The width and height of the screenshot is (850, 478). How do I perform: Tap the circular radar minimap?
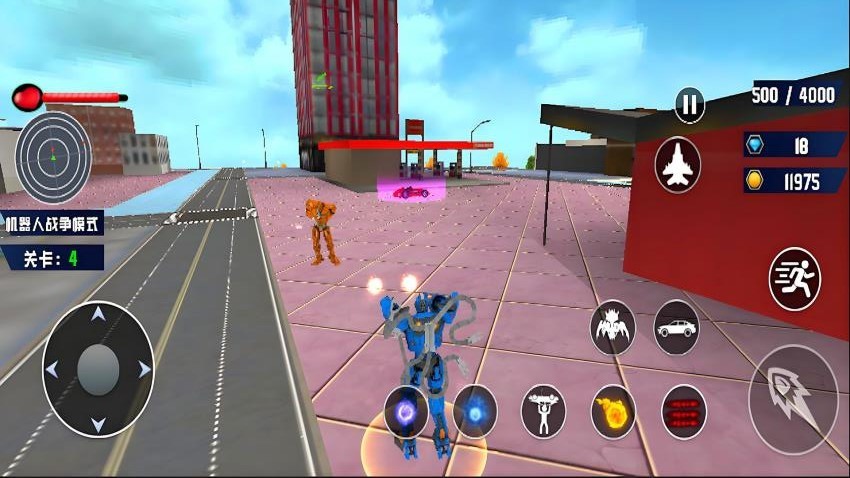point(53,157)
